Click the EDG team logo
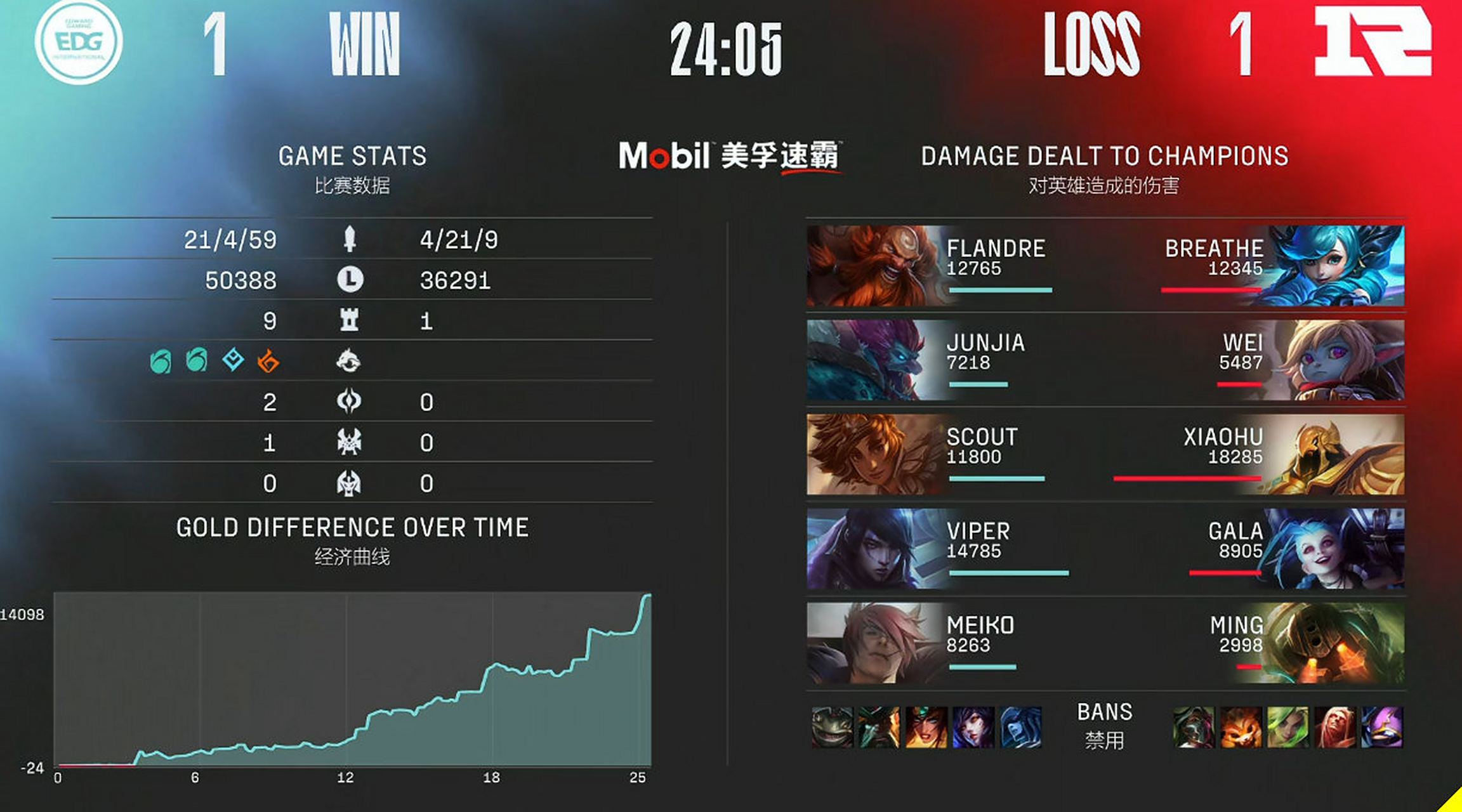The image size is (1462, 812). [79, 42]
